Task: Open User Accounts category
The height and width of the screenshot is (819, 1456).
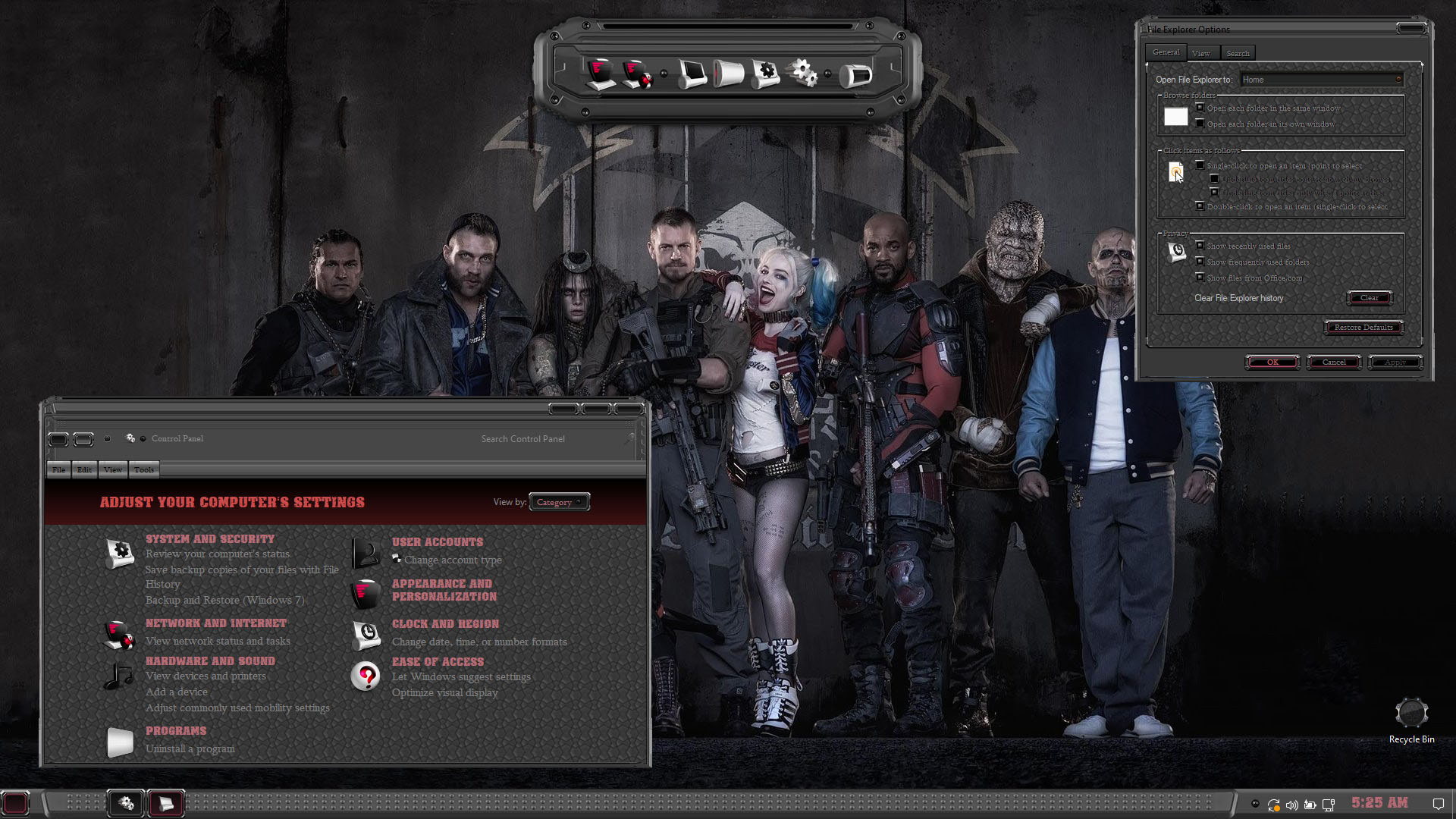Action: pyautogui.click(x=438, y=542)
